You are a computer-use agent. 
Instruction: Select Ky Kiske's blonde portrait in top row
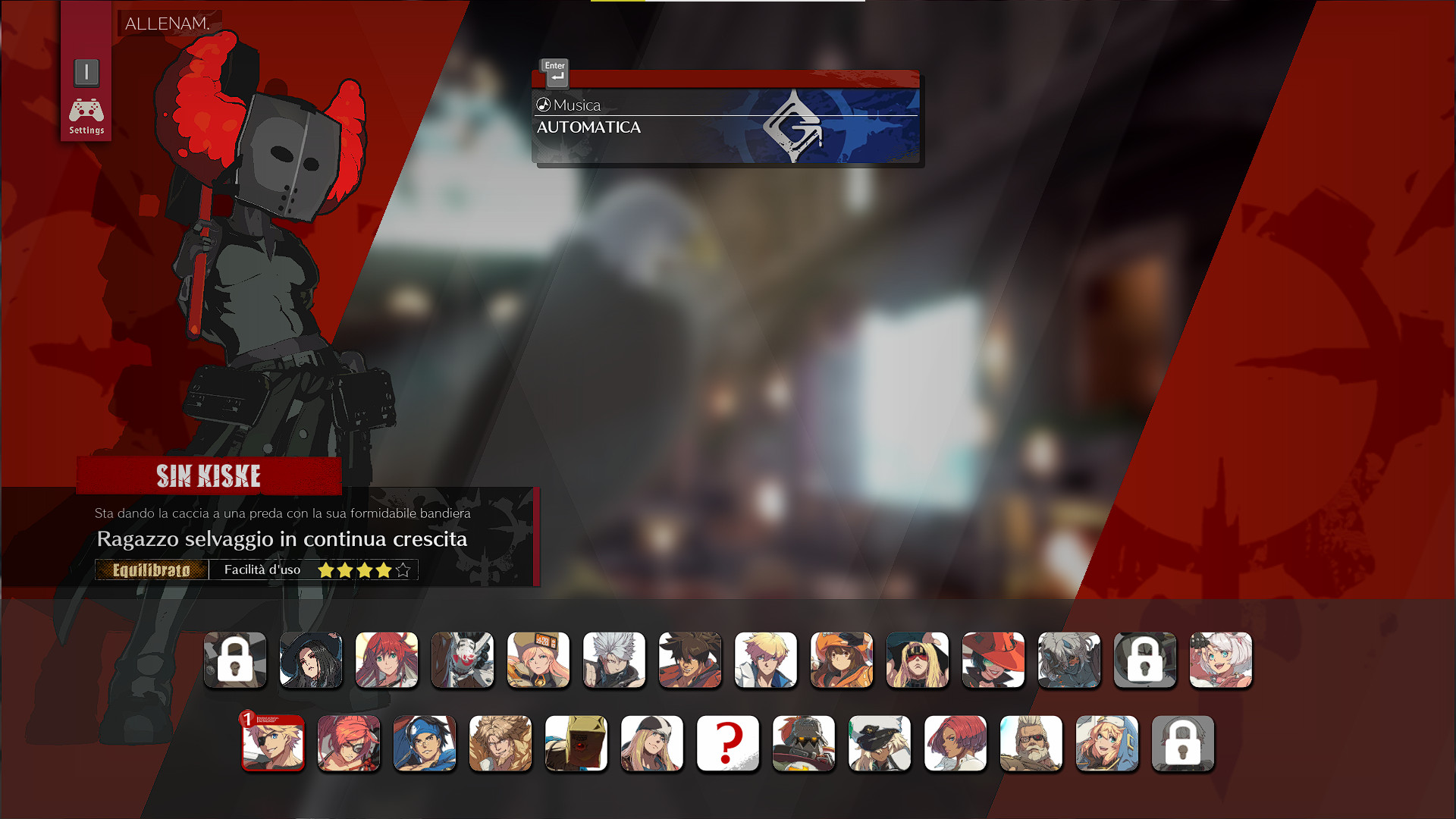(x=766, y=660)
